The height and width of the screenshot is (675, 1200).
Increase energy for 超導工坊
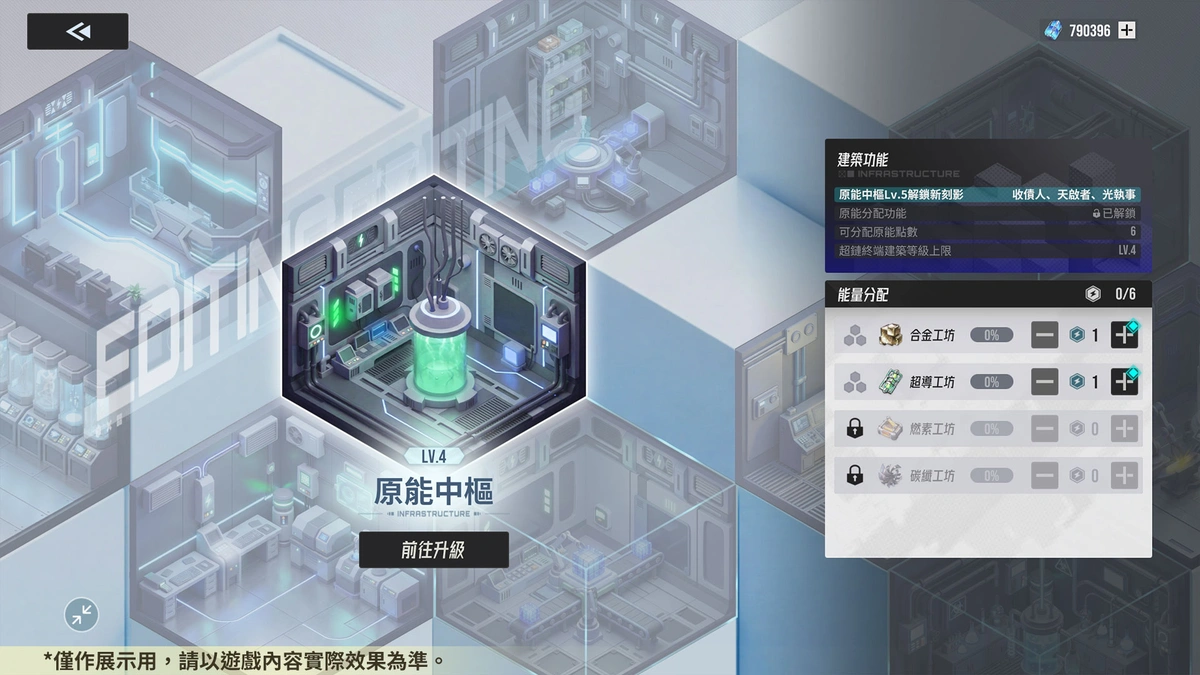1125,382
